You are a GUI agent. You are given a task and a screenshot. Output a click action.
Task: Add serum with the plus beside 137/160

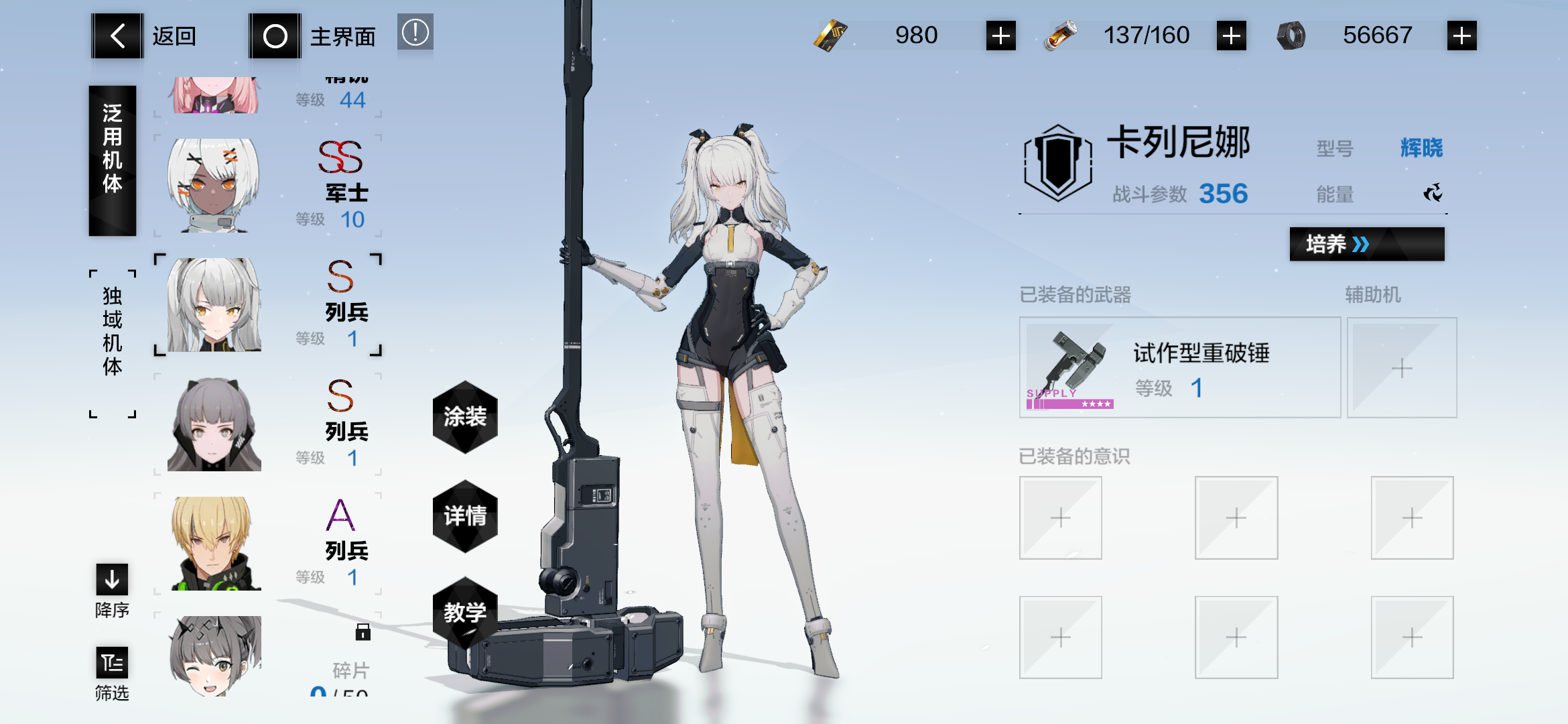pyautogui.click(x=1232, y=36)
